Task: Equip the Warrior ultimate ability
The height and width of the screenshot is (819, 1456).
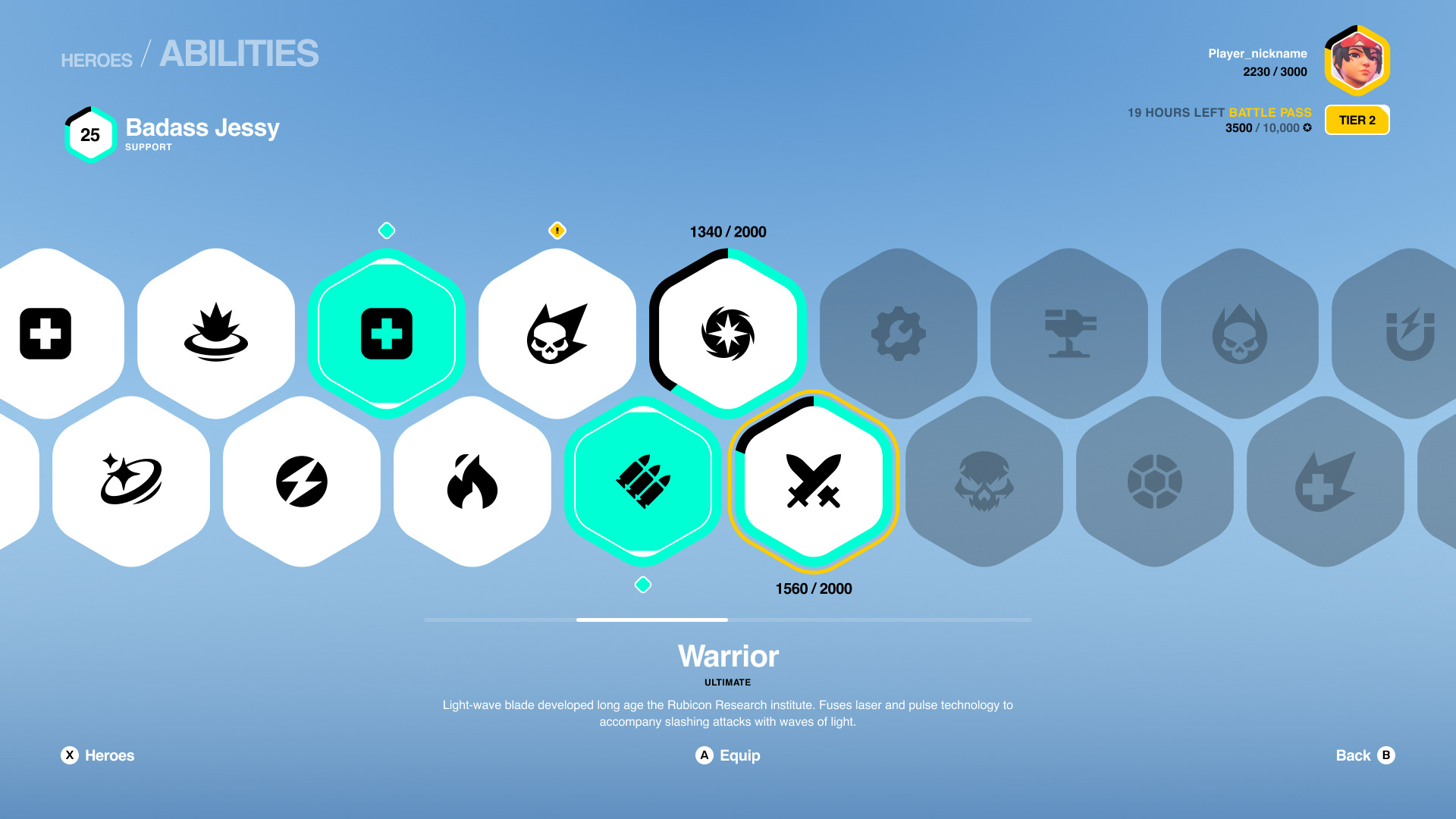Action: pyautogui.click(x=728, y=755)
